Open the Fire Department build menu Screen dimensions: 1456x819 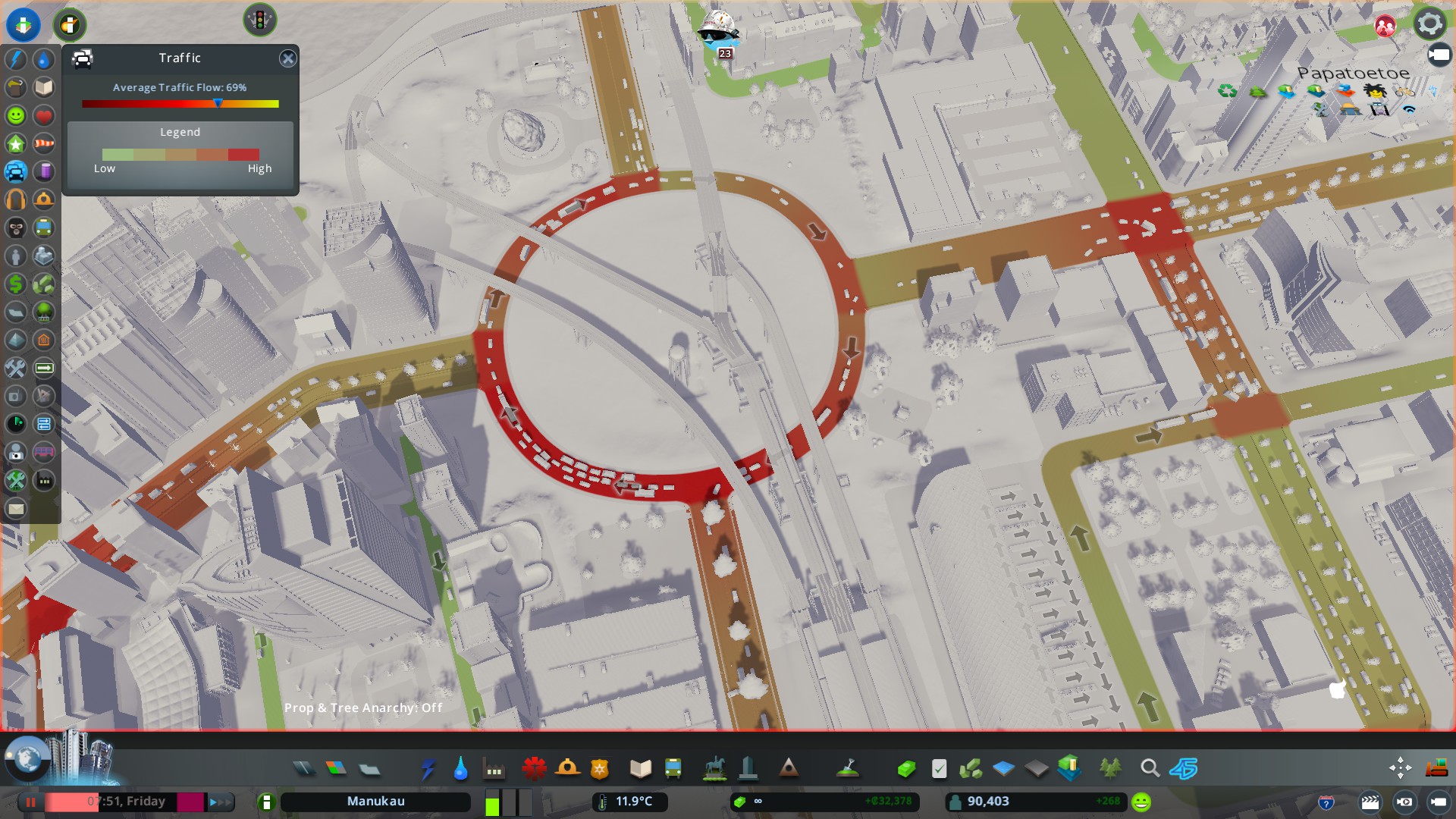pyautogui.click(x=567, y=769)
